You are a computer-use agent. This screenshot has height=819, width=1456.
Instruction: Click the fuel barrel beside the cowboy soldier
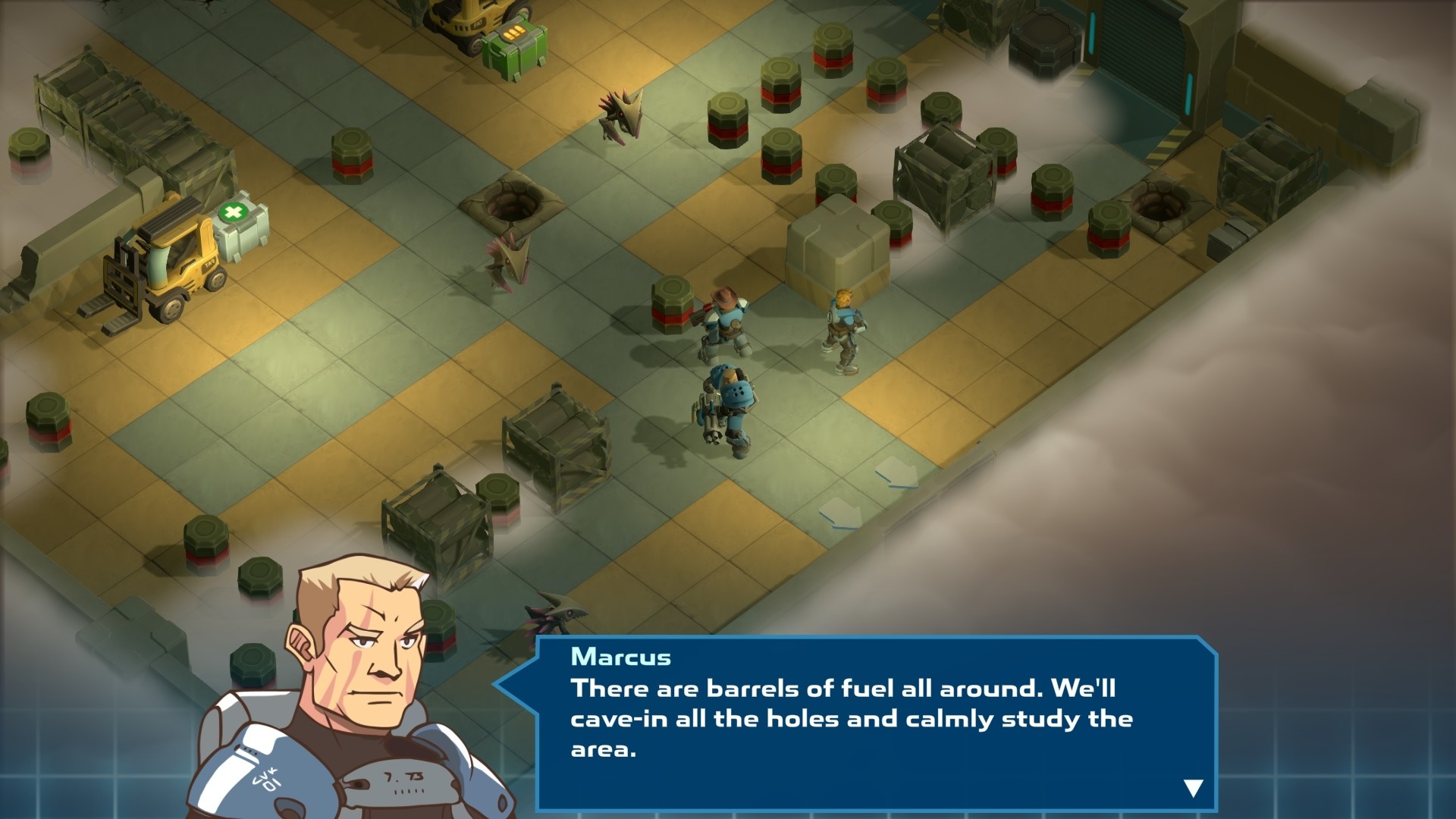click(672, 303)
